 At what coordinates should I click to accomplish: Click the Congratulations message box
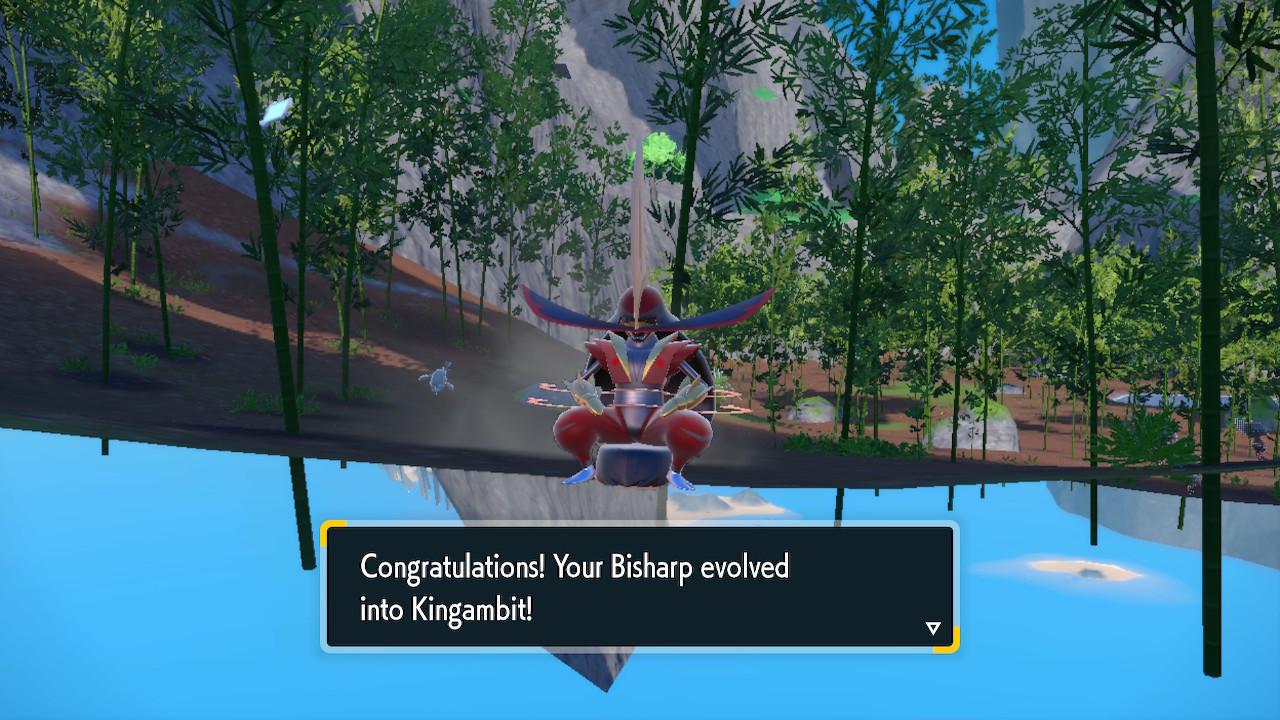point(640,585)
